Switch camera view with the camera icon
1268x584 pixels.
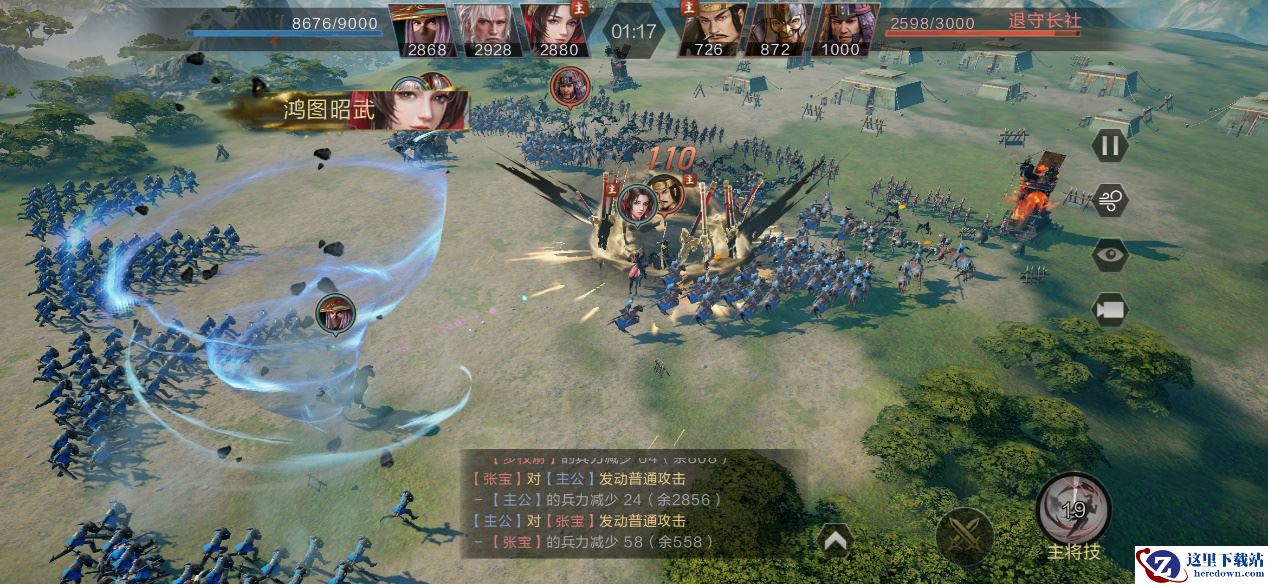[1109, 309]
